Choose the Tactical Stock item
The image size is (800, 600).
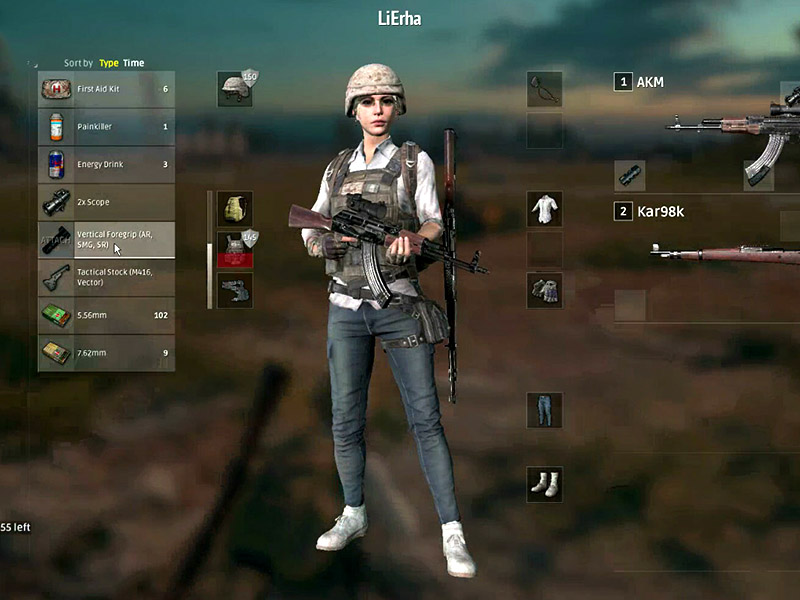106,277
